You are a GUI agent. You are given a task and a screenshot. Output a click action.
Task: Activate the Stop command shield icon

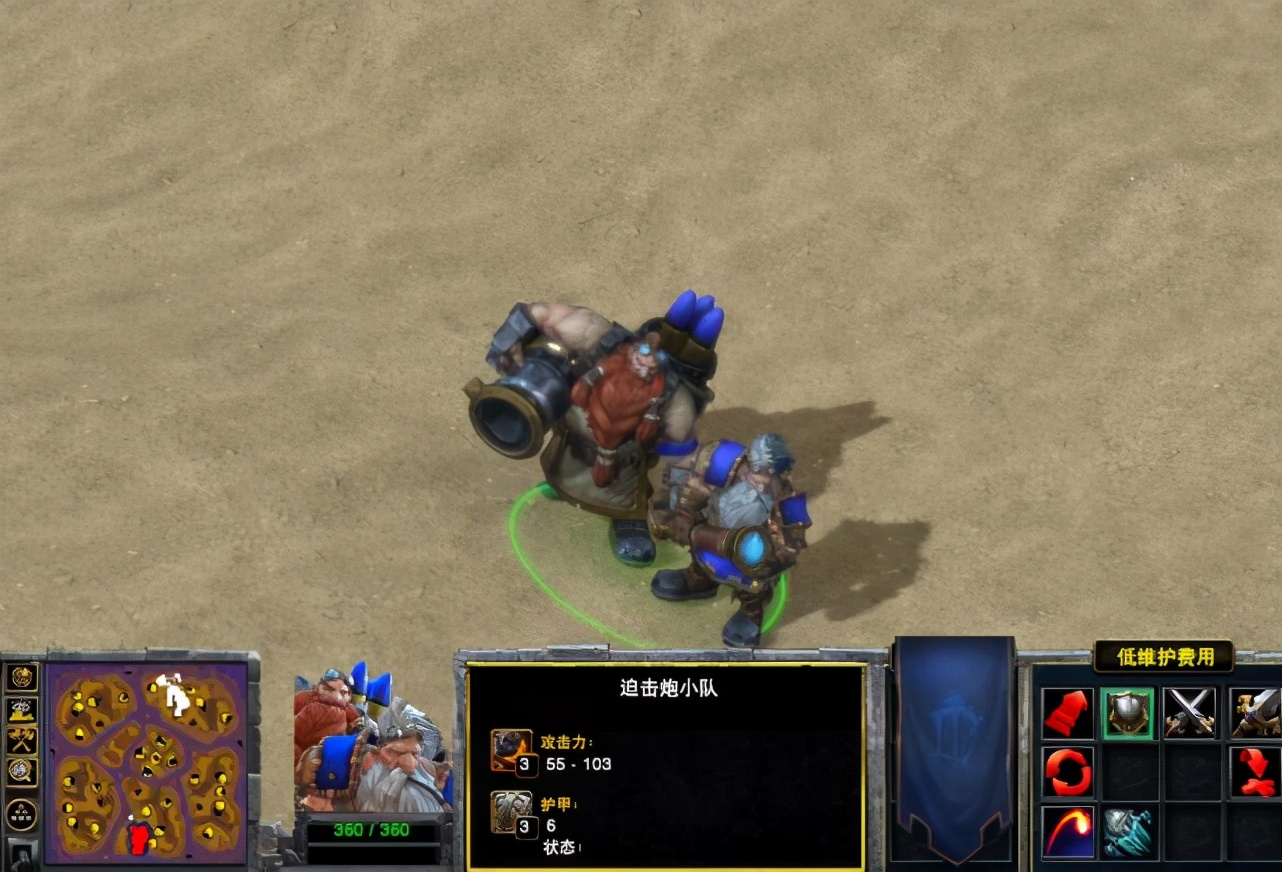(1129, 712)
